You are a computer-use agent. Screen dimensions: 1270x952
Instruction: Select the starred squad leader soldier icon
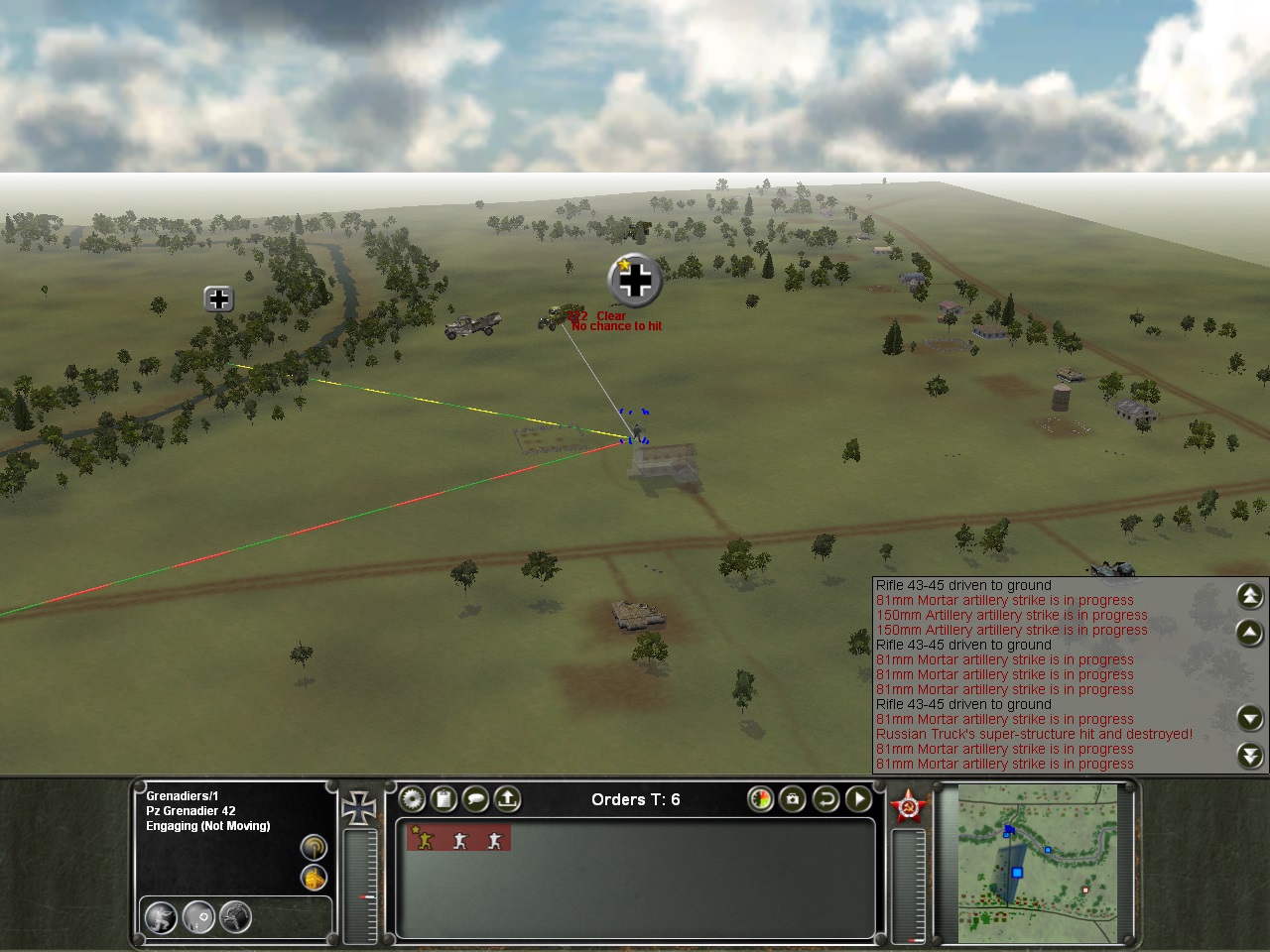coord(425,839)
